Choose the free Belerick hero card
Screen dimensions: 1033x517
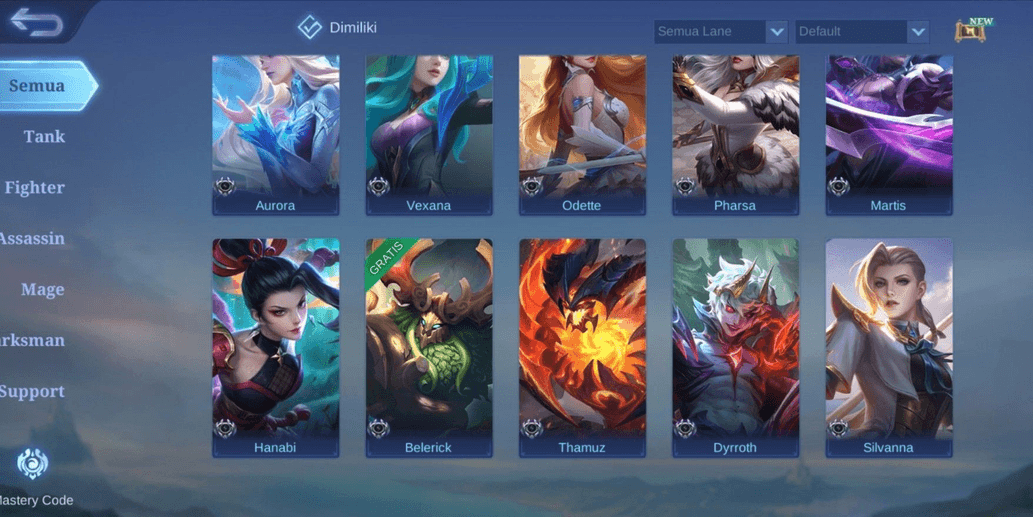coord(429,348)
